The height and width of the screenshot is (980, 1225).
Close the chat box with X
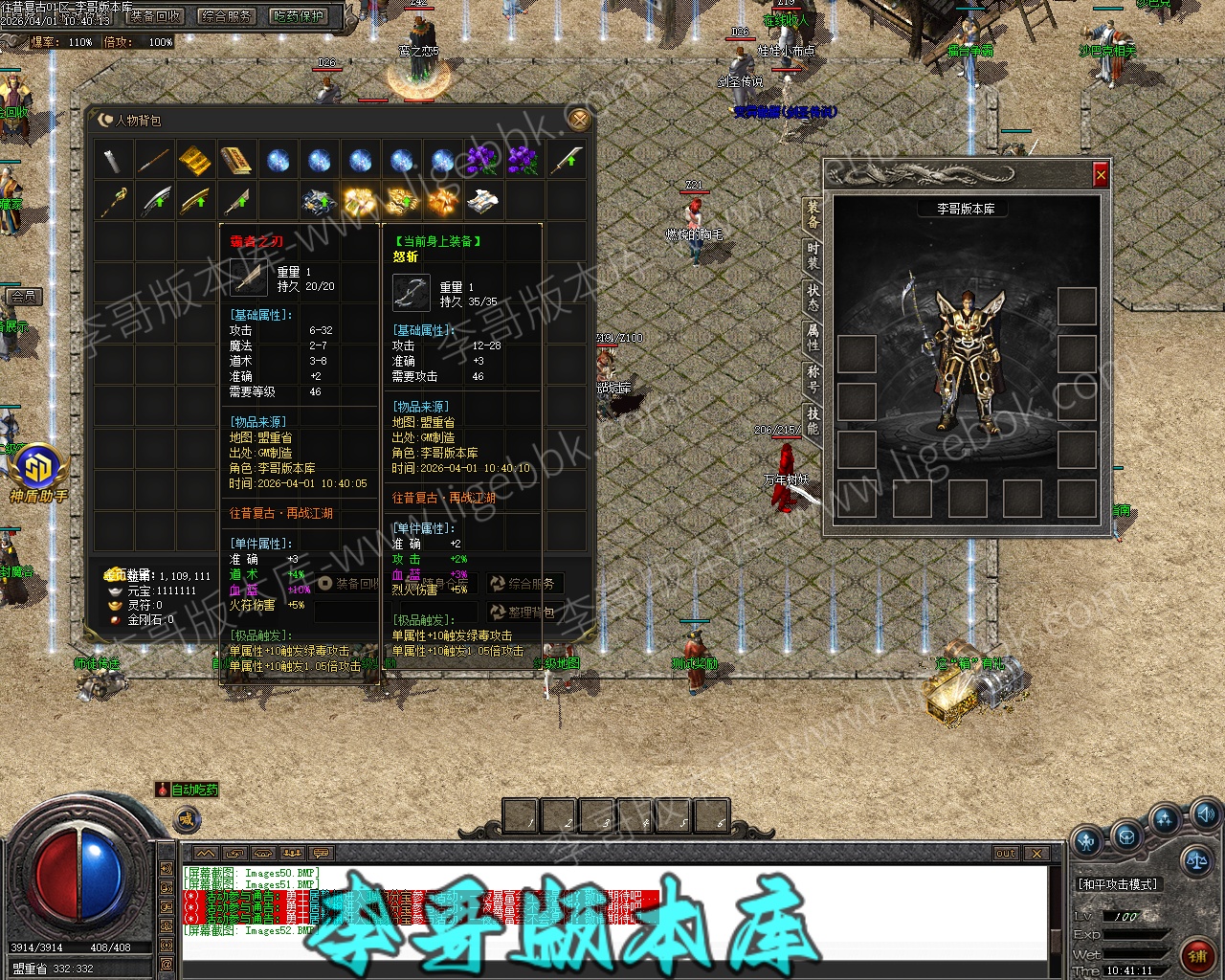[1036, 853]
